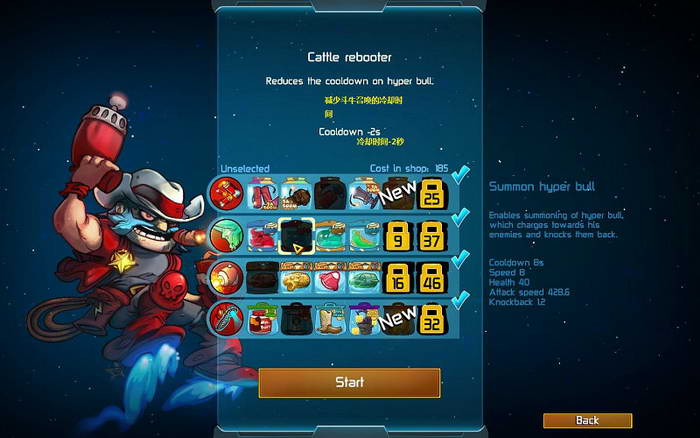This screenshot has height=438, width=700.
Task: Pick the red jam jar upgrade
Action: pos(262,320)
